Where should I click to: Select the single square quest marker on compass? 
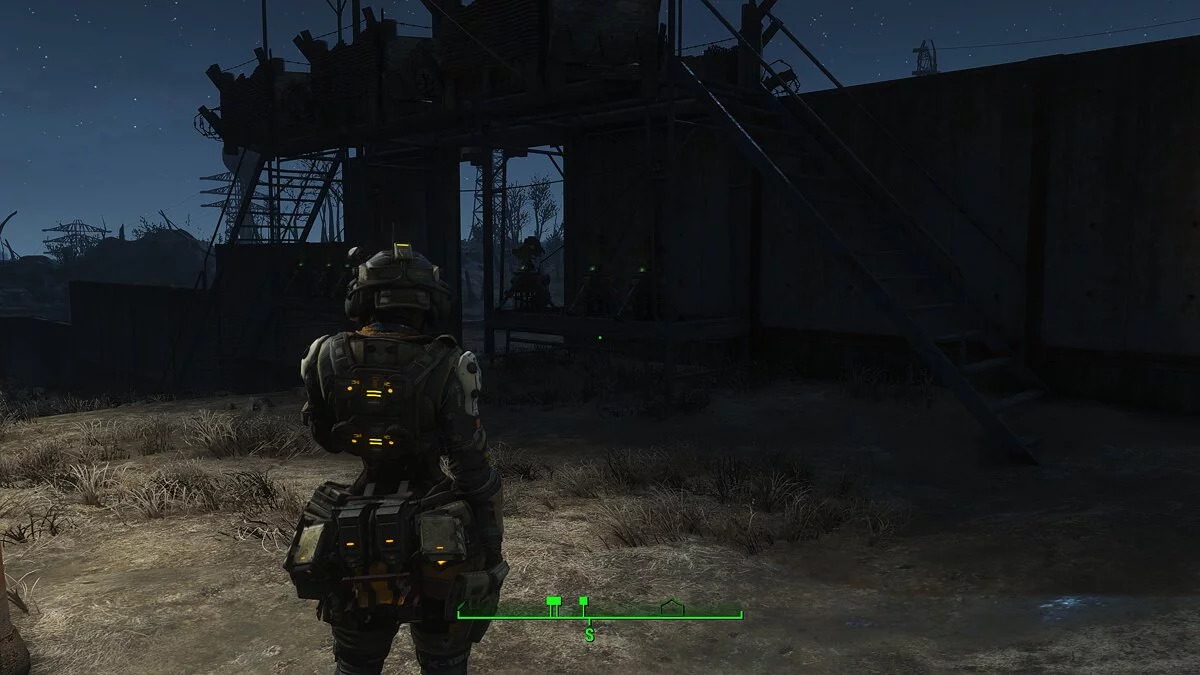[583, 602]
